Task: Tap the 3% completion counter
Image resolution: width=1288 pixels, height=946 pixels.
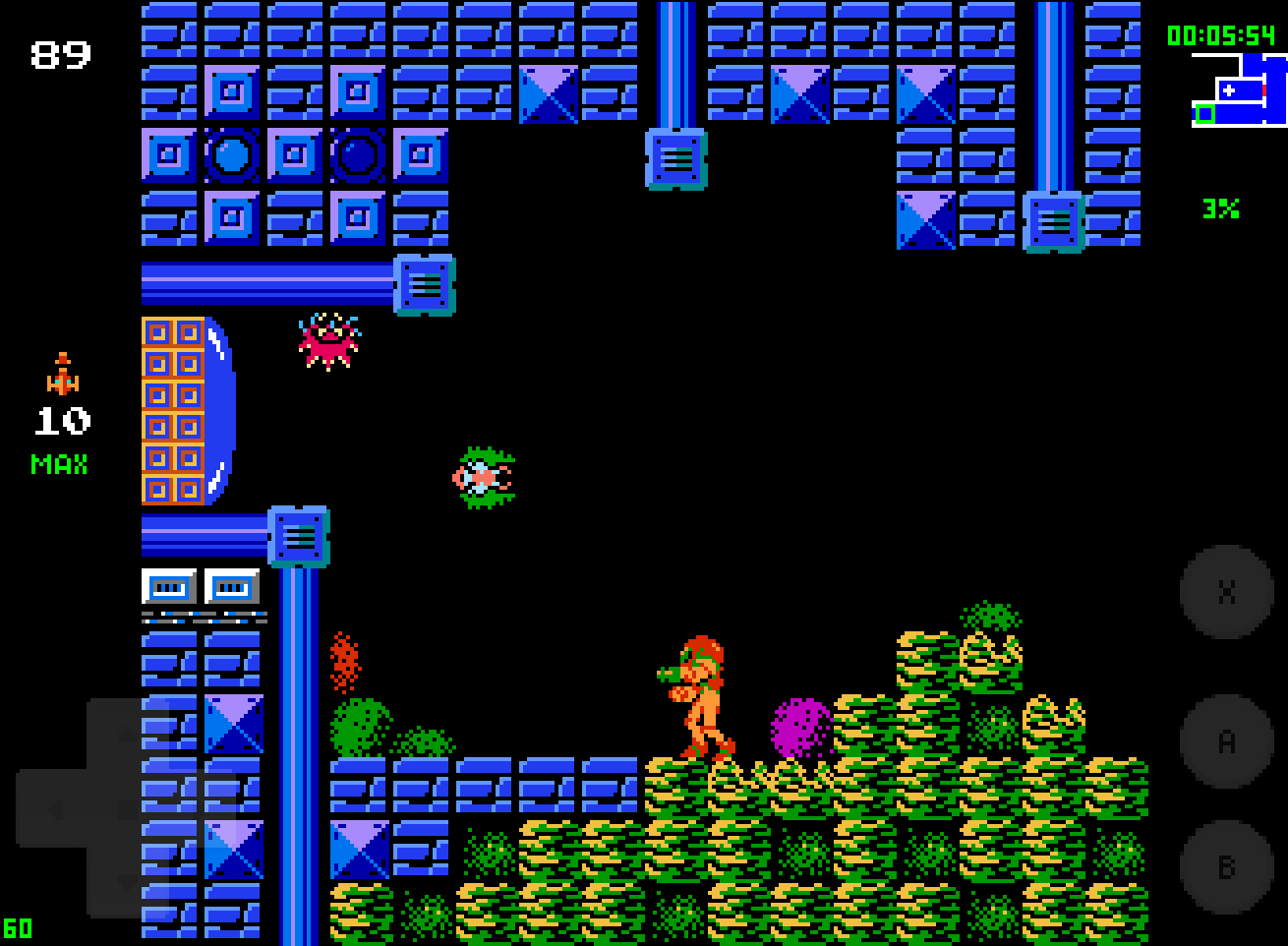Action: [1219, 207]
